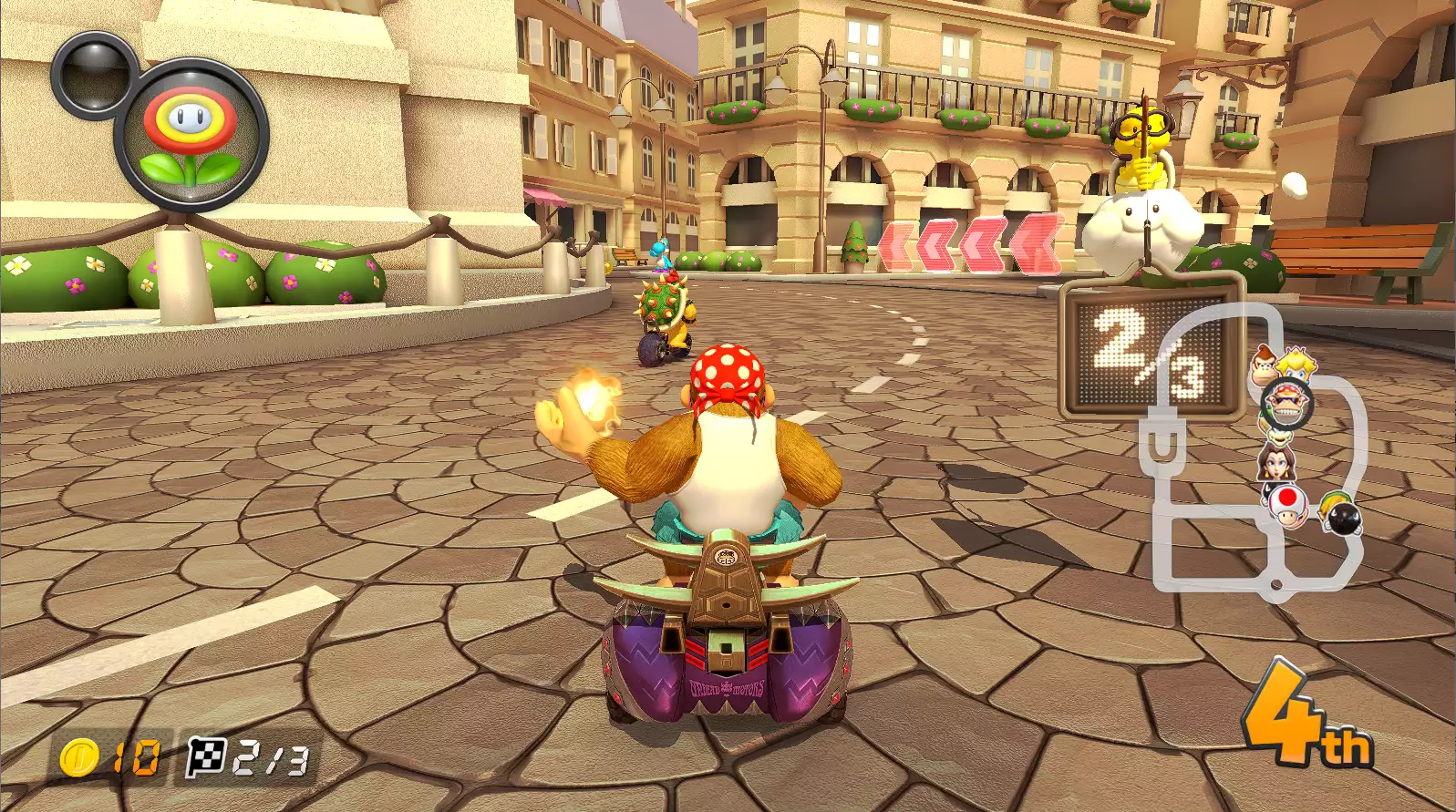Use the Fire Flower item slot
1456x812 pixels.
(191, 134)
